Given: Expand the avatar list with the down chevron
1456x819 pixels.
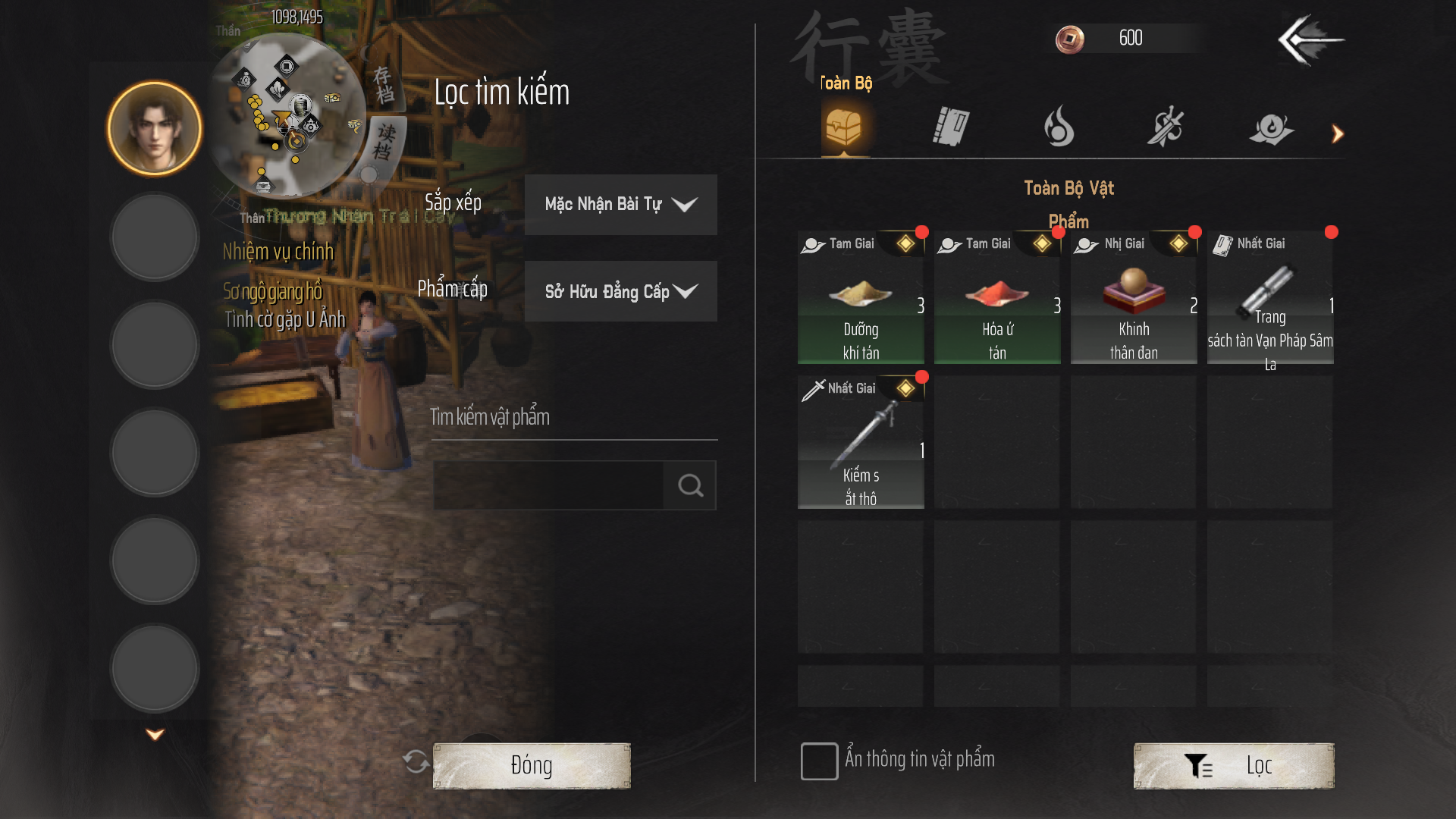Looking at the screenshot, I should (155, 733).
